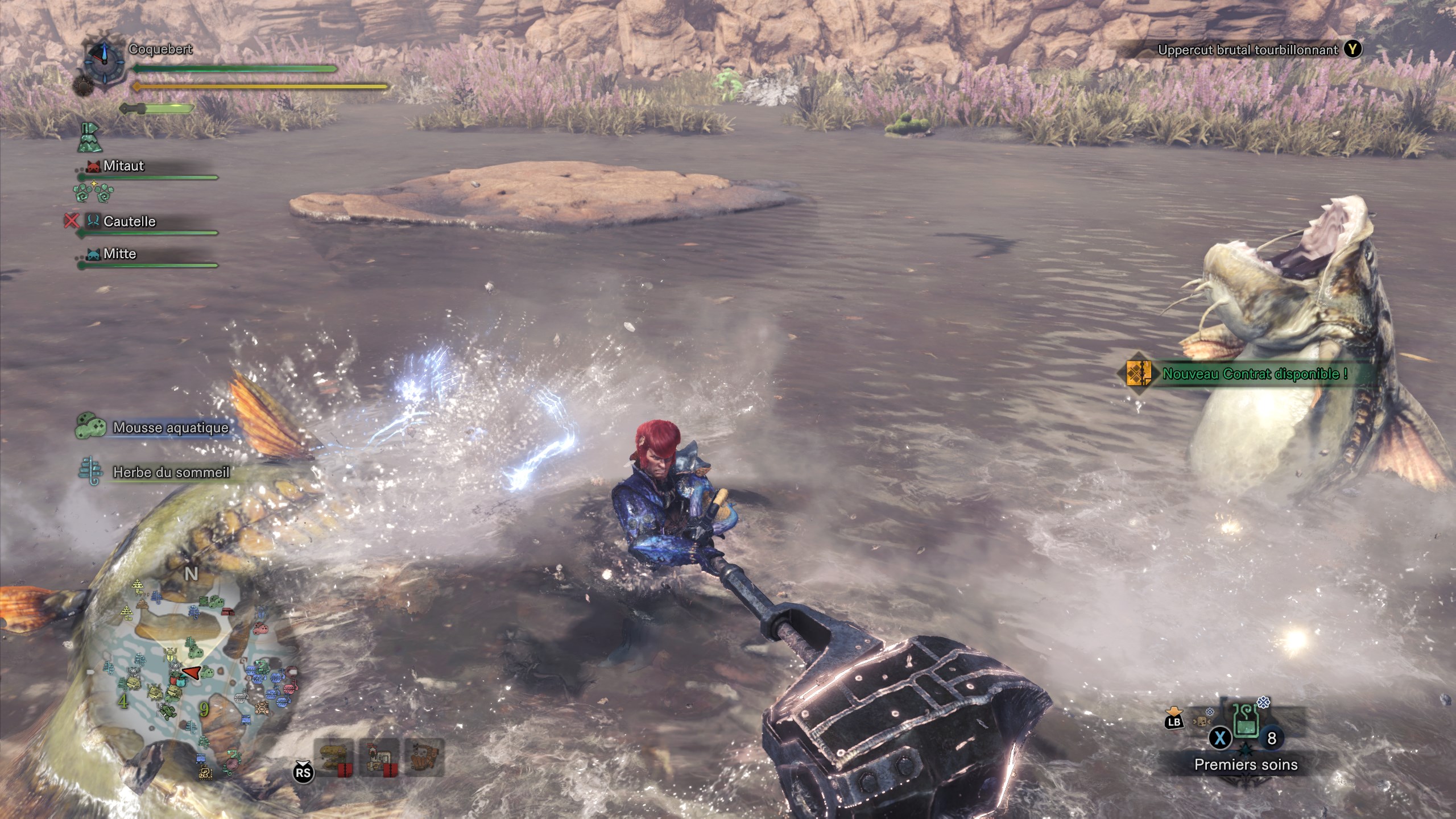Select party member Cautelle
This screenshot has height=819, width=1456.
(129, 221)
